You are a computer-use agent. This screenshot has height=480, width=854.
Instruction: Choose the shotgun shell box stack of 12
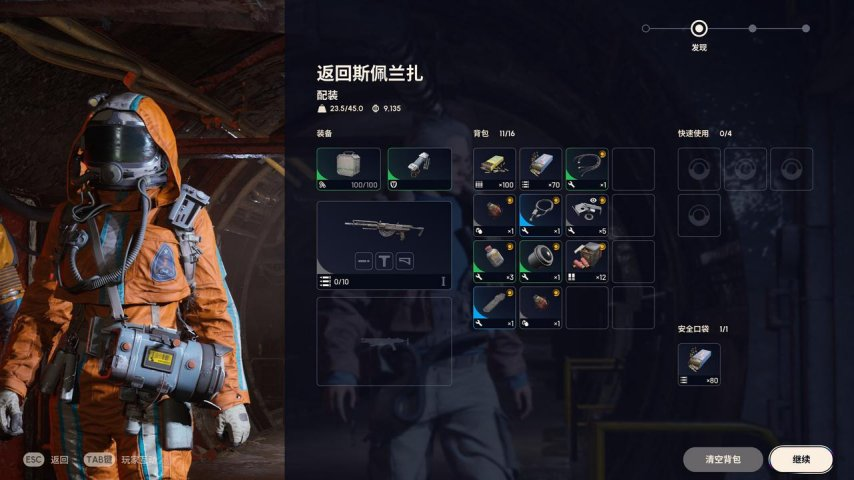(586, 261)
